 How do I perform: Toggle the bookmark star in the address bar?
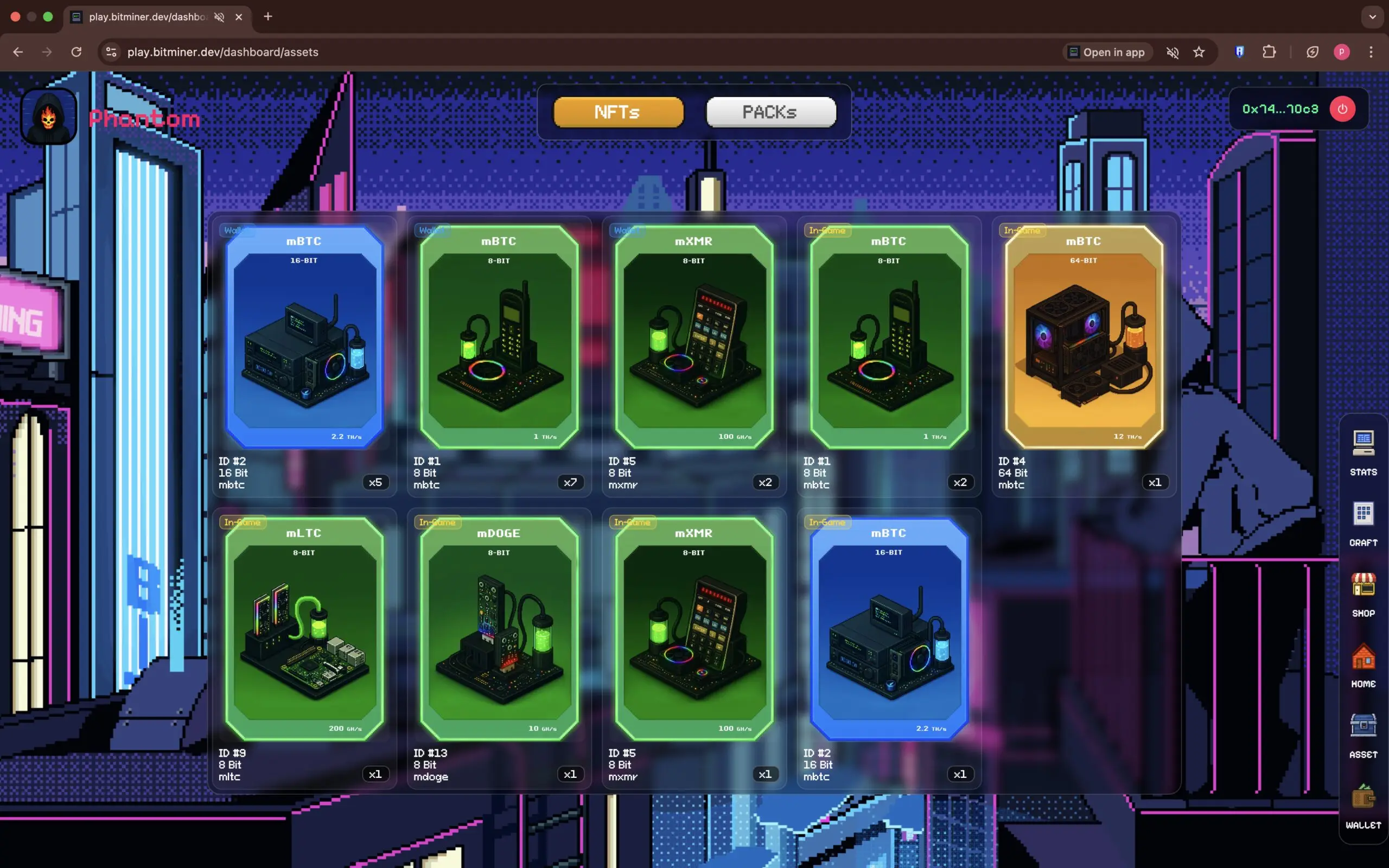[1199, 52]
